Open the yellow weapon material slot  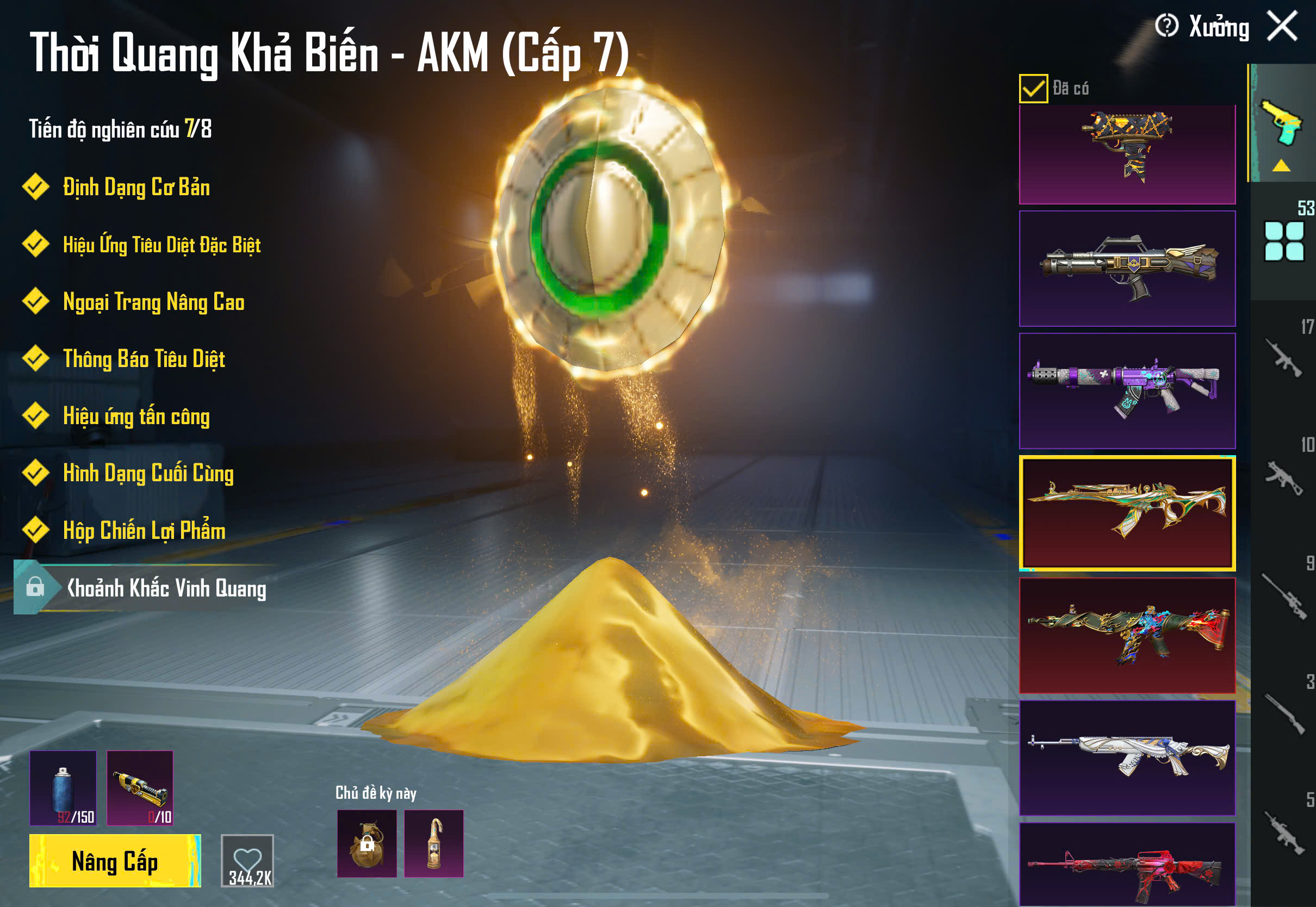(140, 788)
